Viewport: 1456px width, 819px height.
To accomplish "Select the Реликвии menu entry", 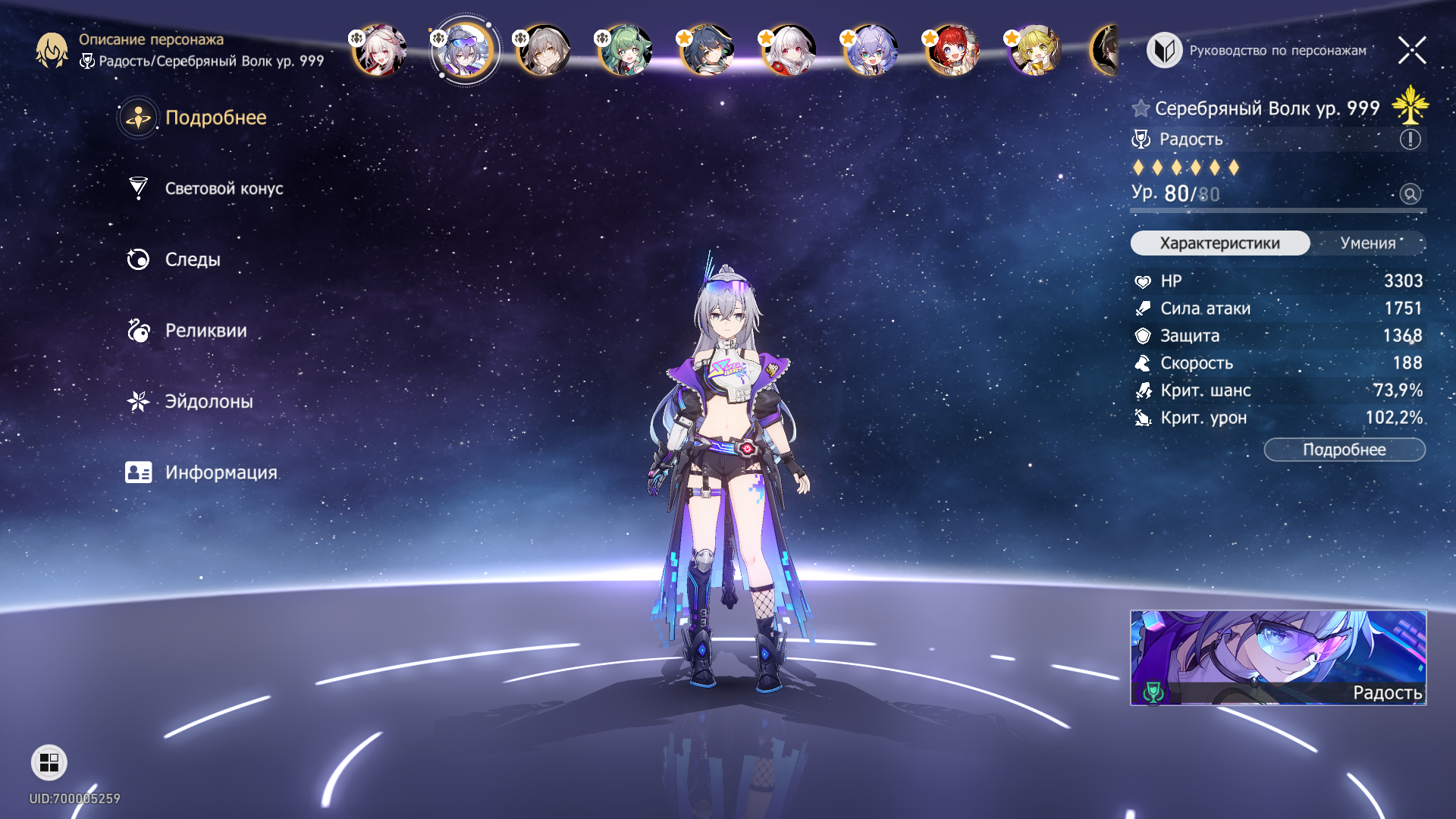I will coord(206,331).
